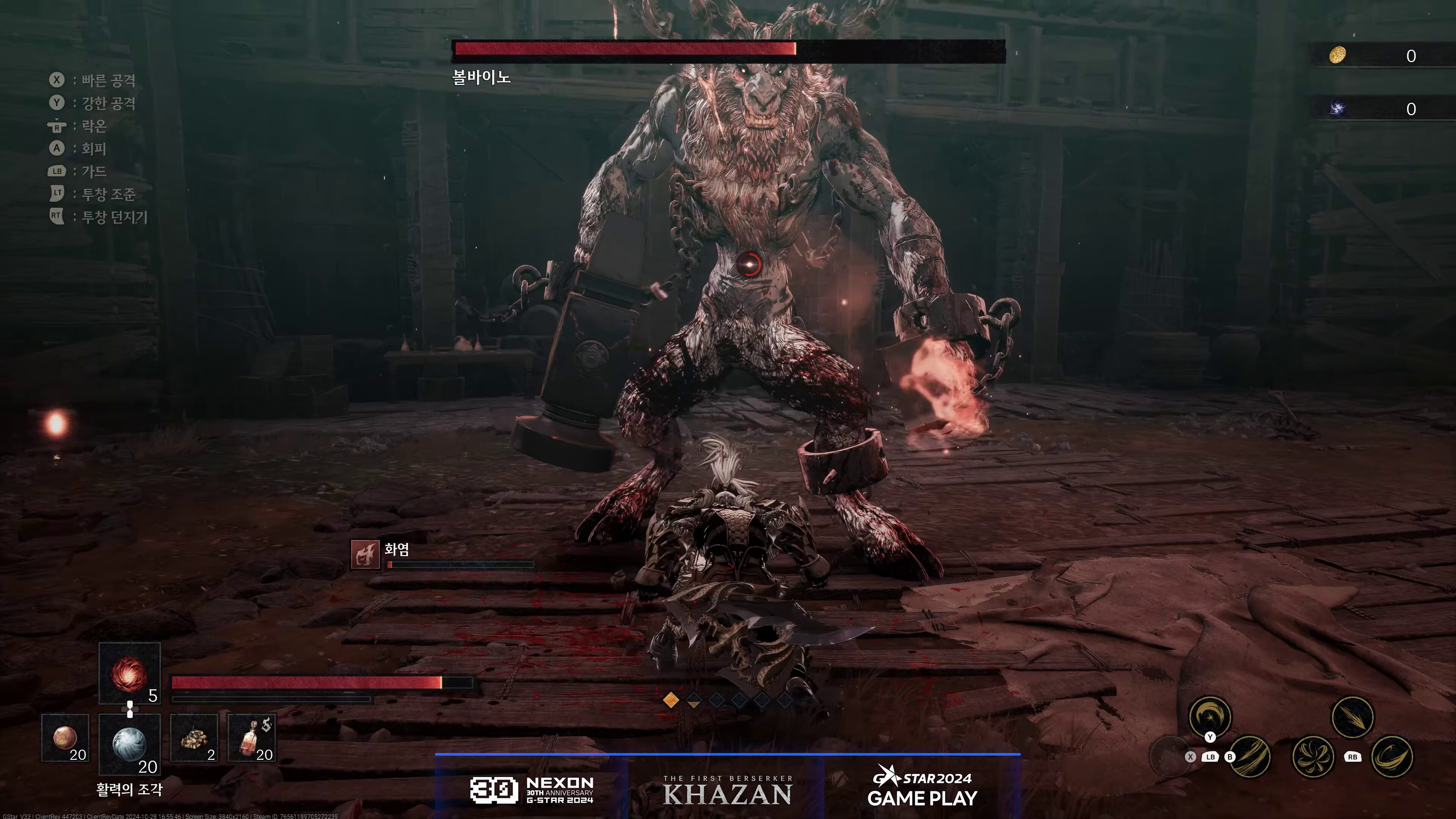
Task: Click the gold coin currency icon
Action: (x=1337, y=55)
